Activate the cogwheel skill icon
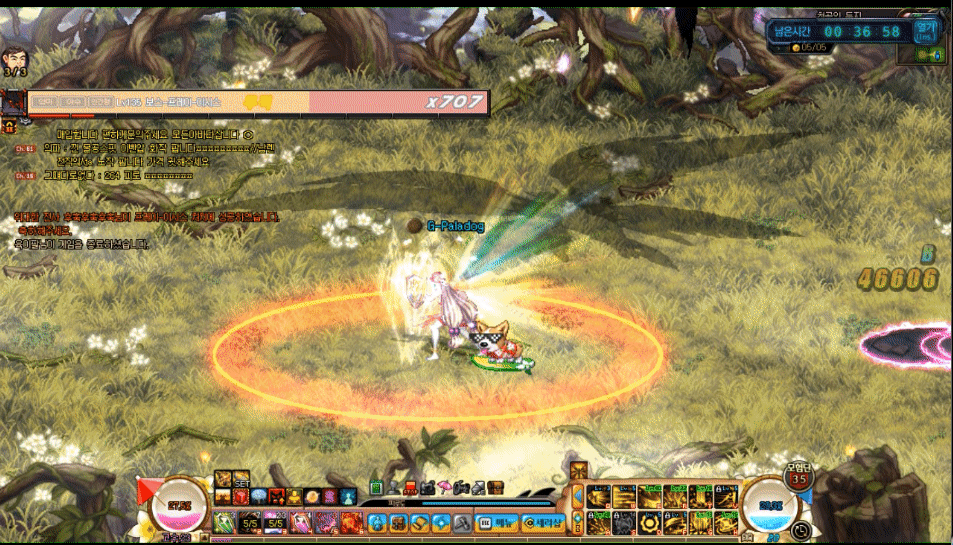This screenshot has width=953, height=545. click(647, 522)
